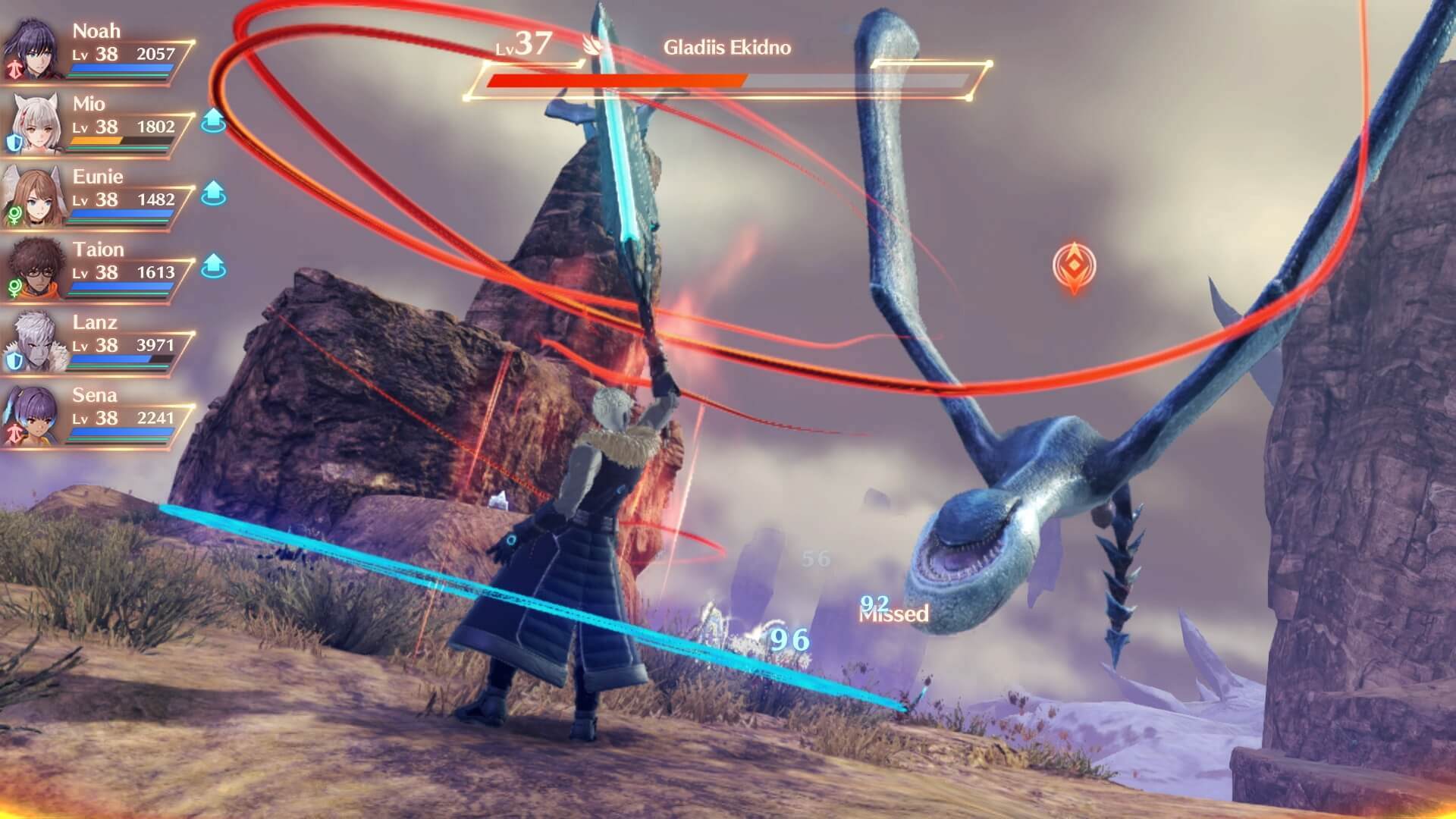The image size is (1456, 819).
Task: Select Noah's party portrait
Action: click(x=33, y=50)
